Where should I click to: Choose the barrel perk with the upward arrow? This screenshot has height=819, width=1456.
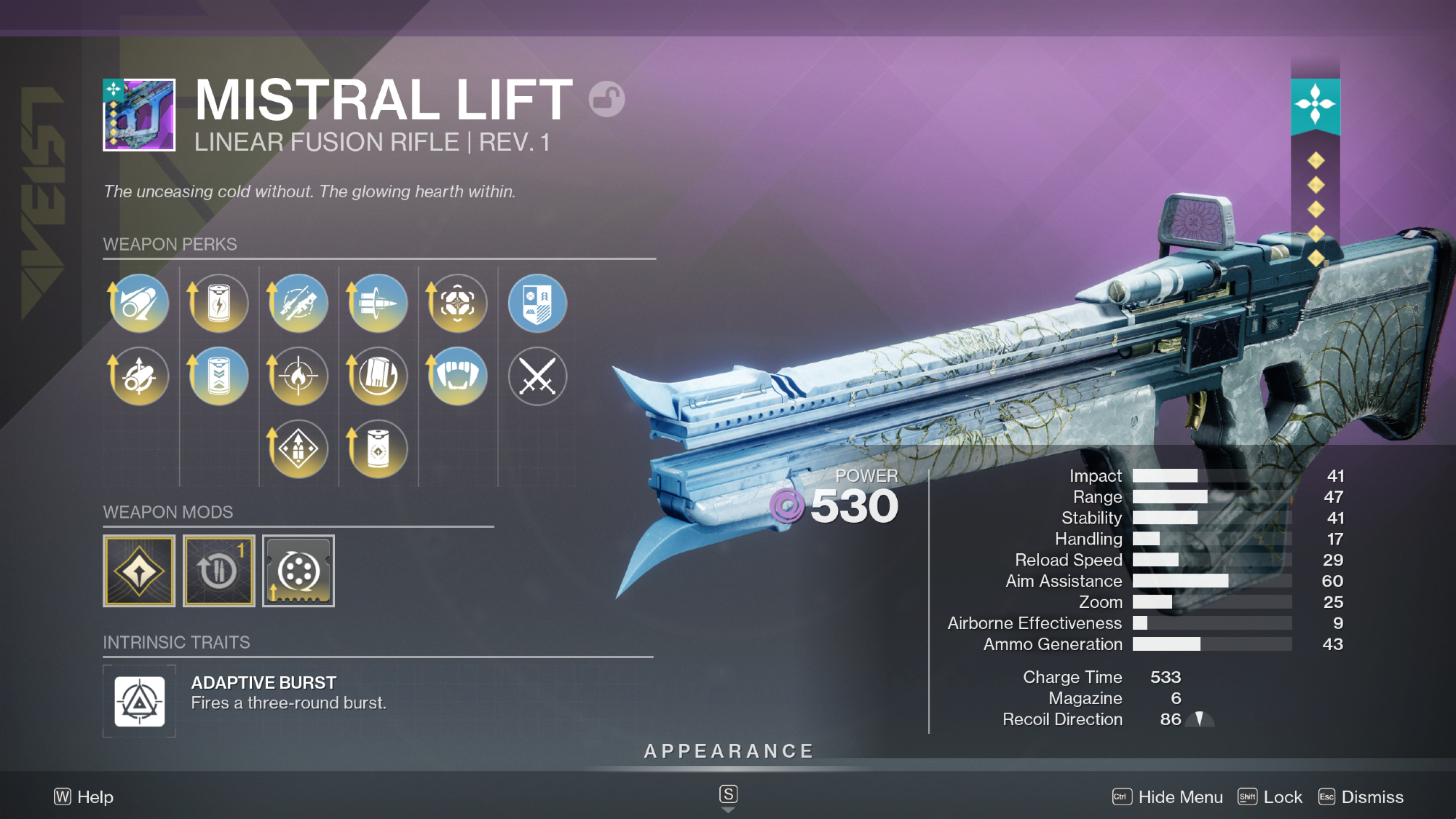click(x=139, y=376)
